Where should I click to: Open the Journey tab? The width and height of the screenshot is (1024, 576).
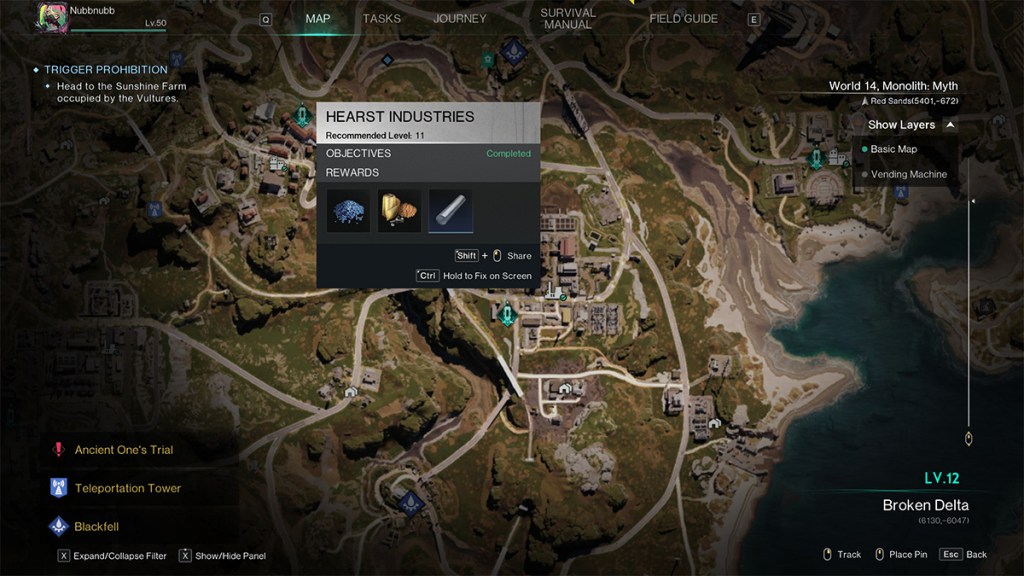459,19
